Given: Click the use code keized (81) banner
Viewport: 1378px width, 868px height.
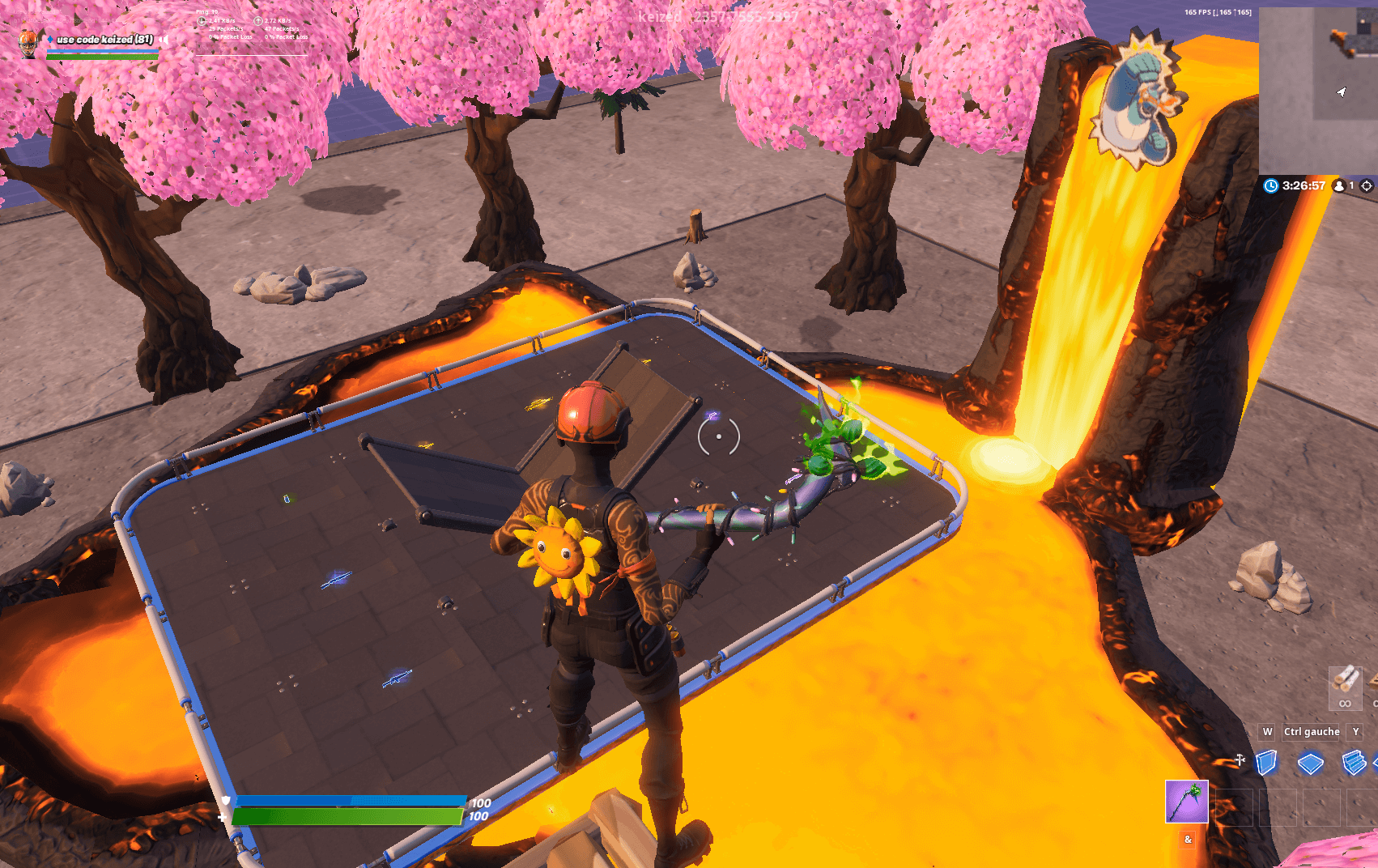Looking at the screenshot, I should coord(104,40).
